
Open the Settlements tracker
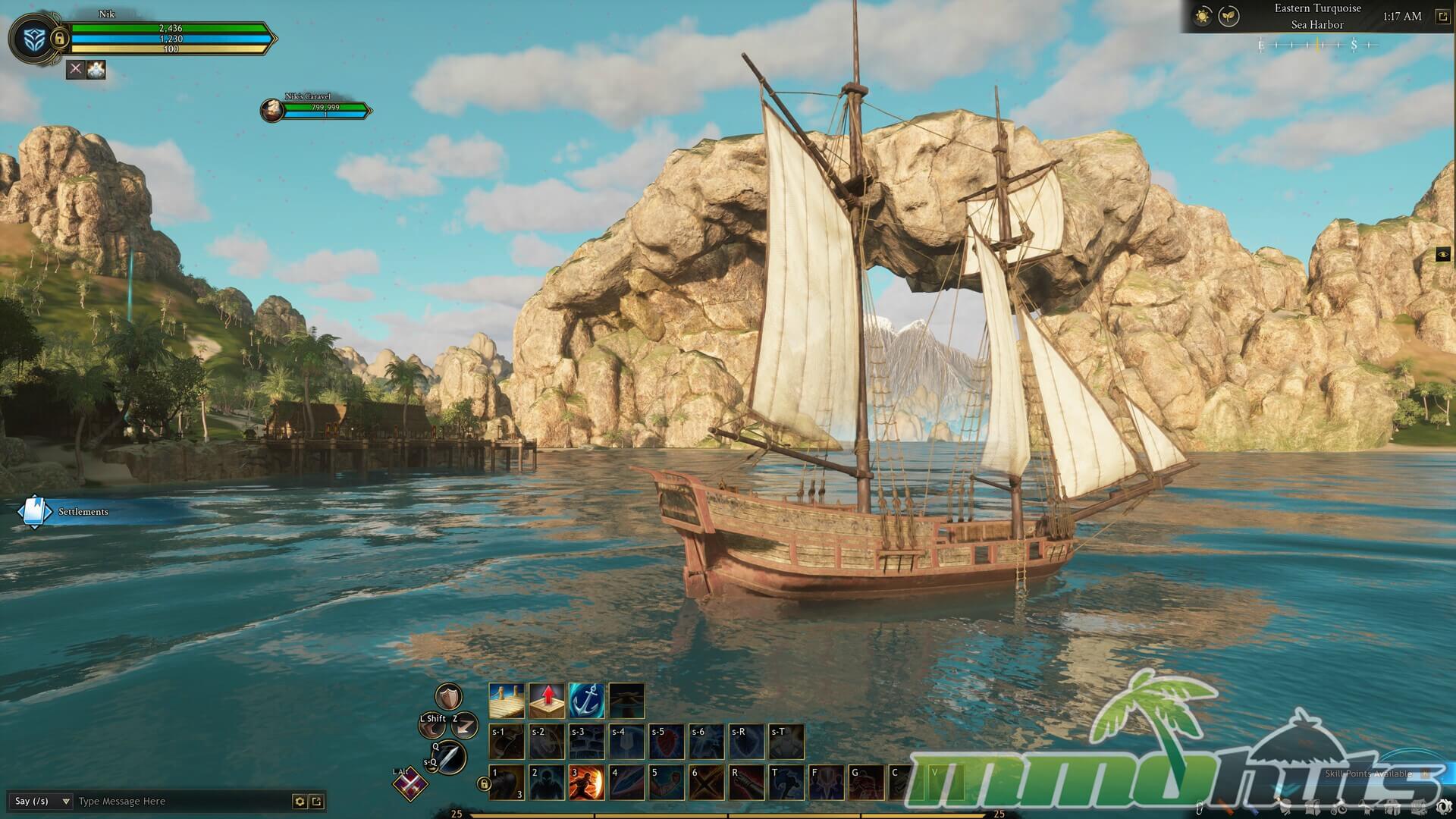click(x=34, y=512)
